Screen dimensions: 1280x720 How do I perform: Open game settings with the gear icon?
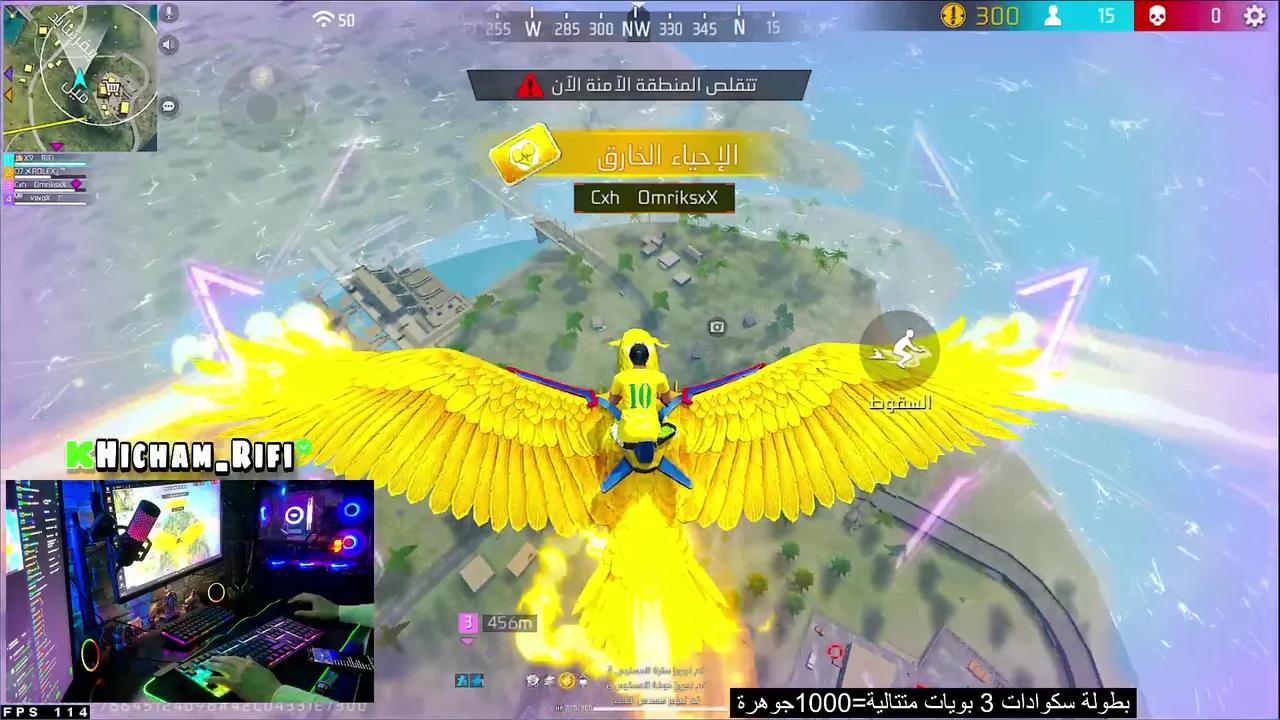click(1254, 16)
